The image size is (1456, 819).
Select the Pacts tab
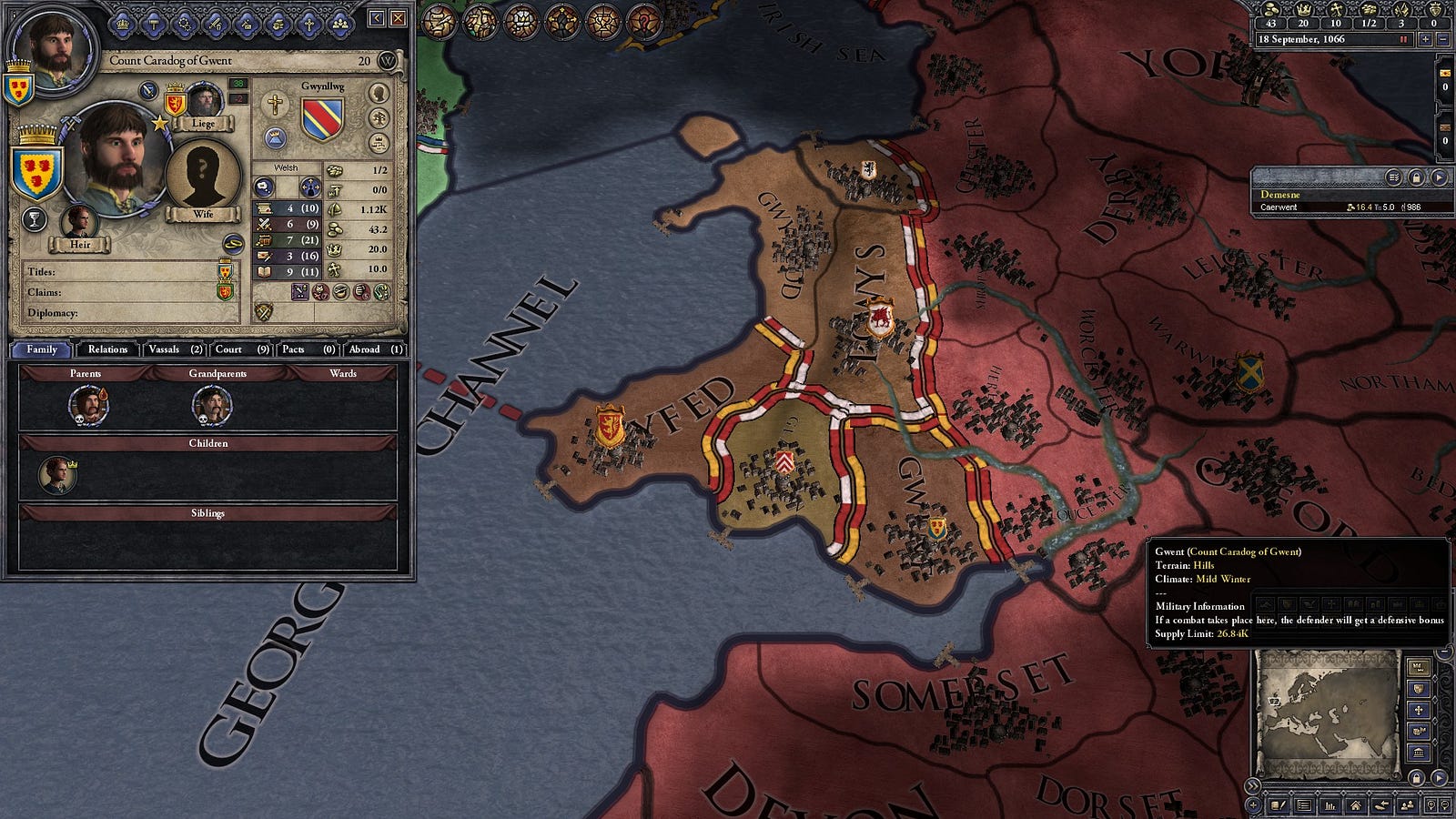(x=305, y=349)
